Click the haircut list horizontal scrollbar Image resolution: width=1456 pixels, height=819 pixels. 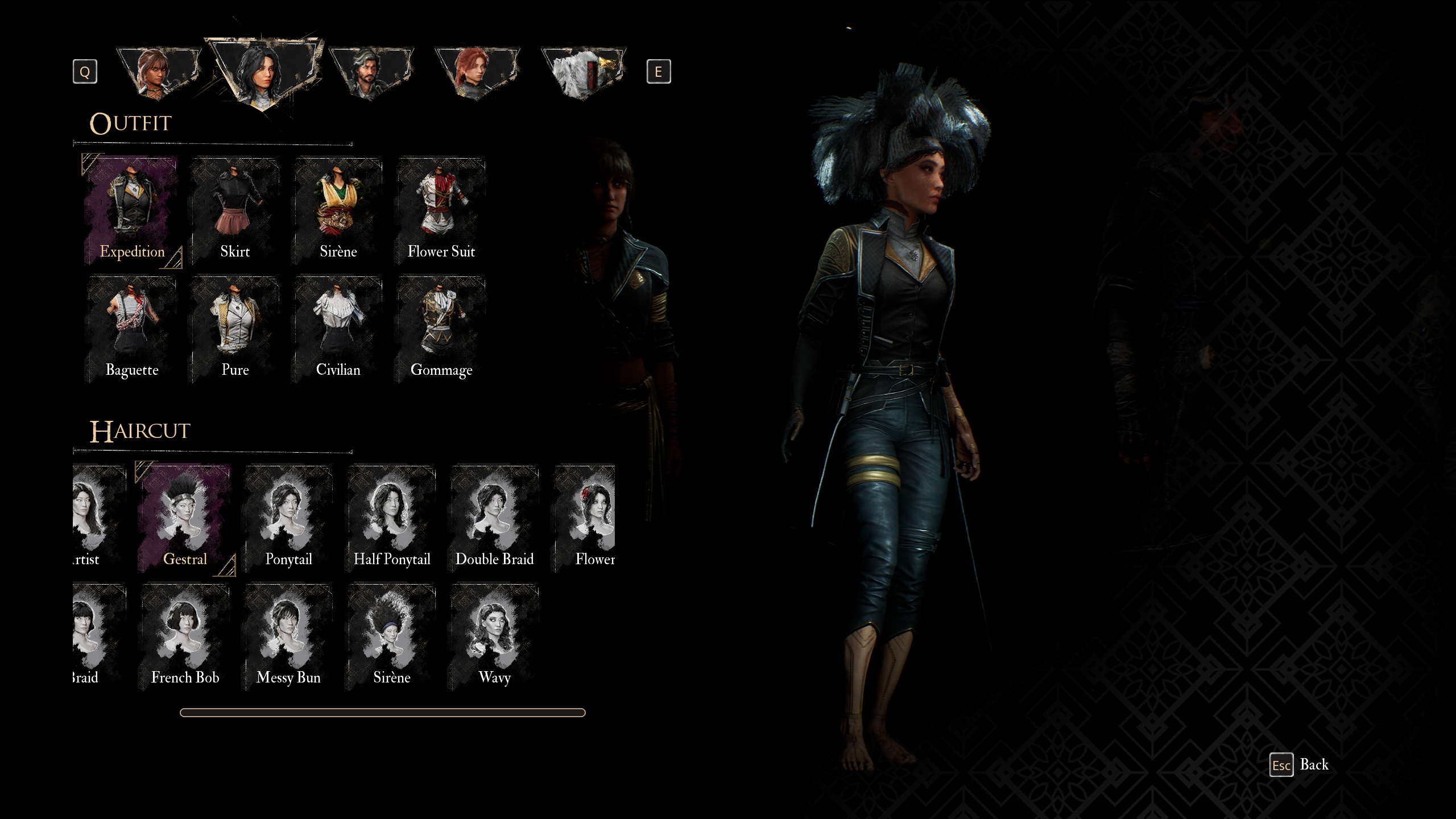coord(382,713)
